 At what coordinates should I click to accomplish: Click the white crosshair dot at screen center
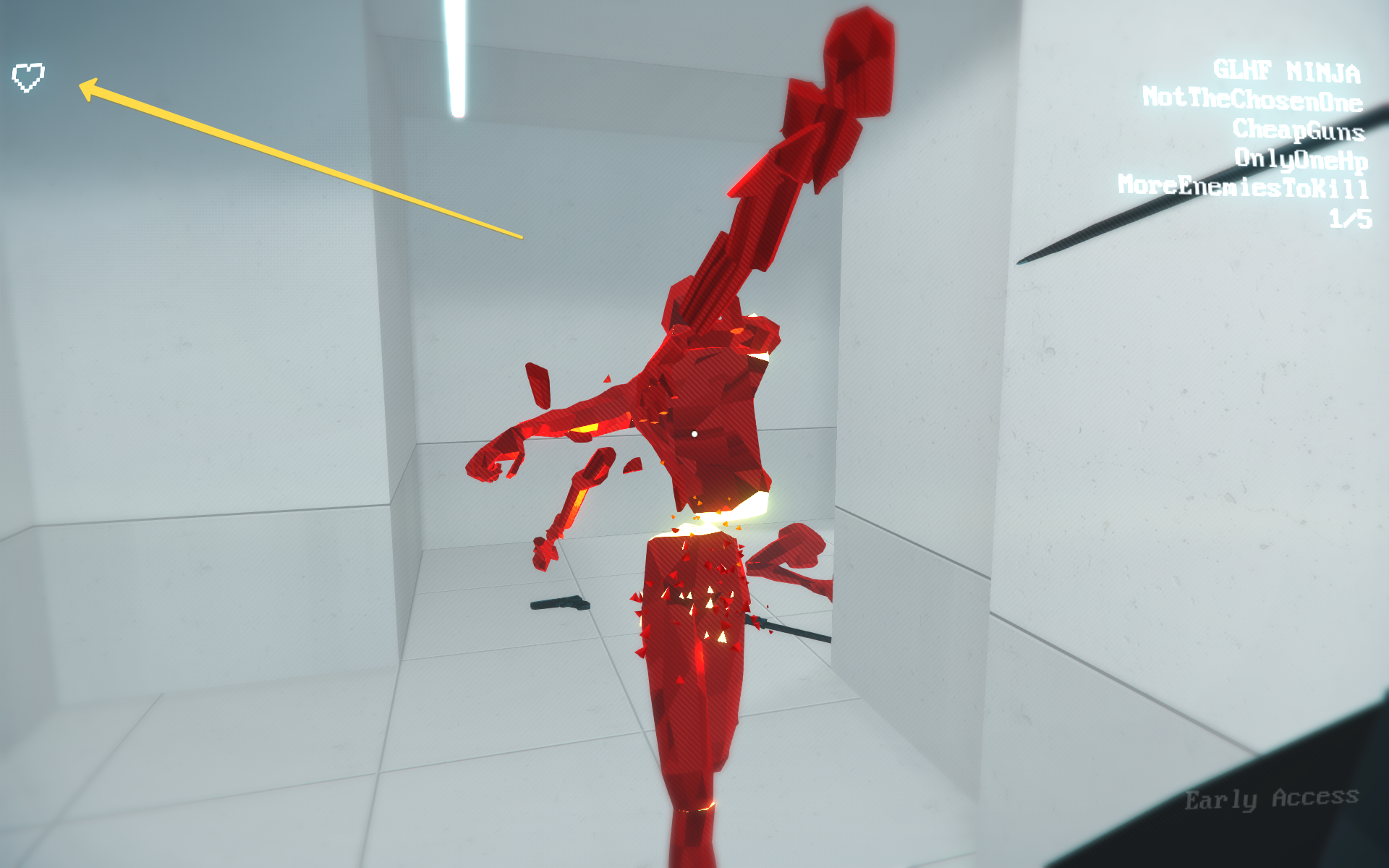click(x=696, y=433)
